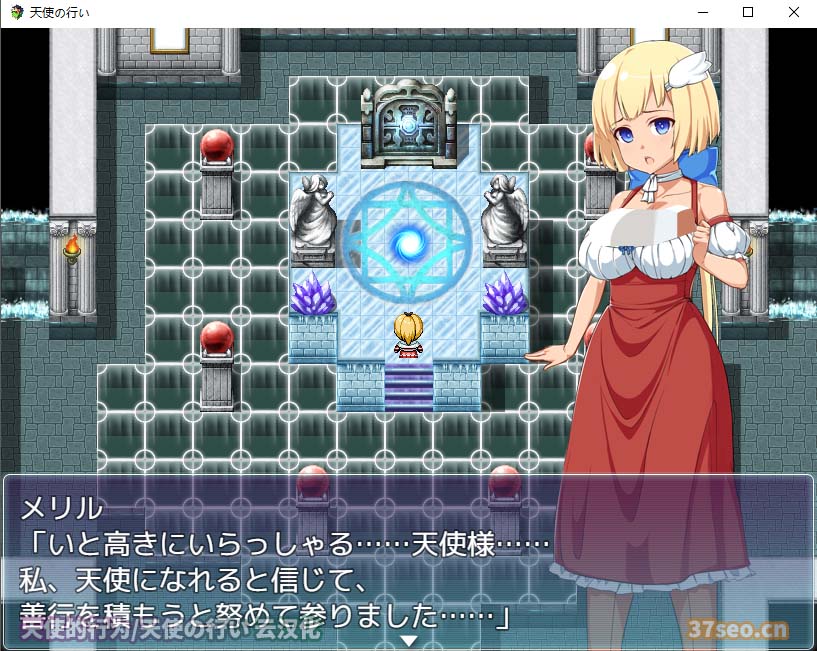Advance dialogue via the down arrow indicator

(x=408, y=639)
